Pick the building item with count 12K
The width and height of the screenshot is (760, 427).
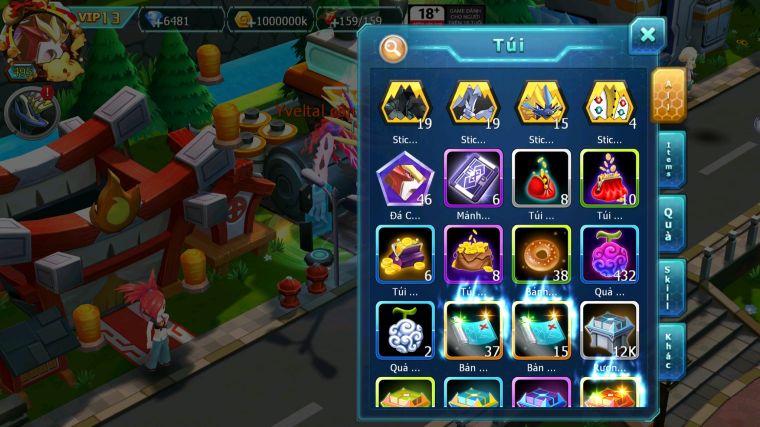[609, 330]
